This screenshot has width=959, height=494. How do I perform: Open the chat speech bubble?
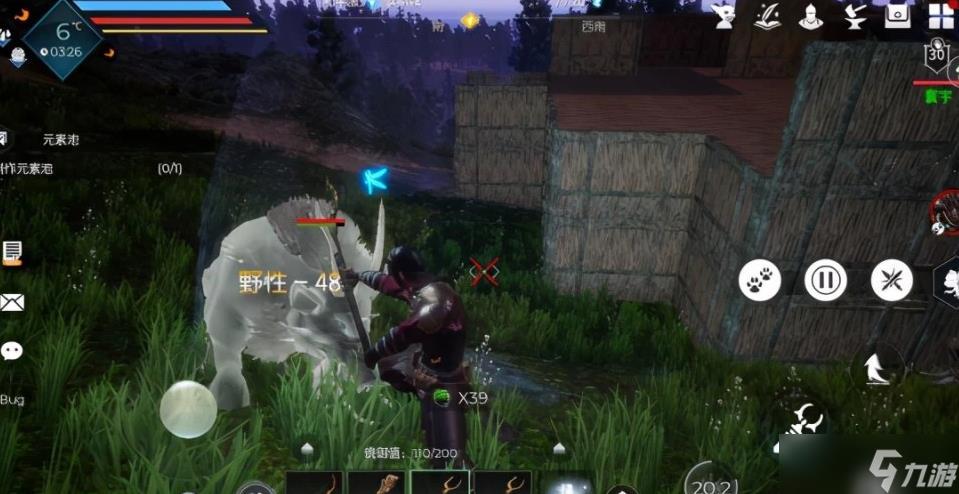point(12,351)
